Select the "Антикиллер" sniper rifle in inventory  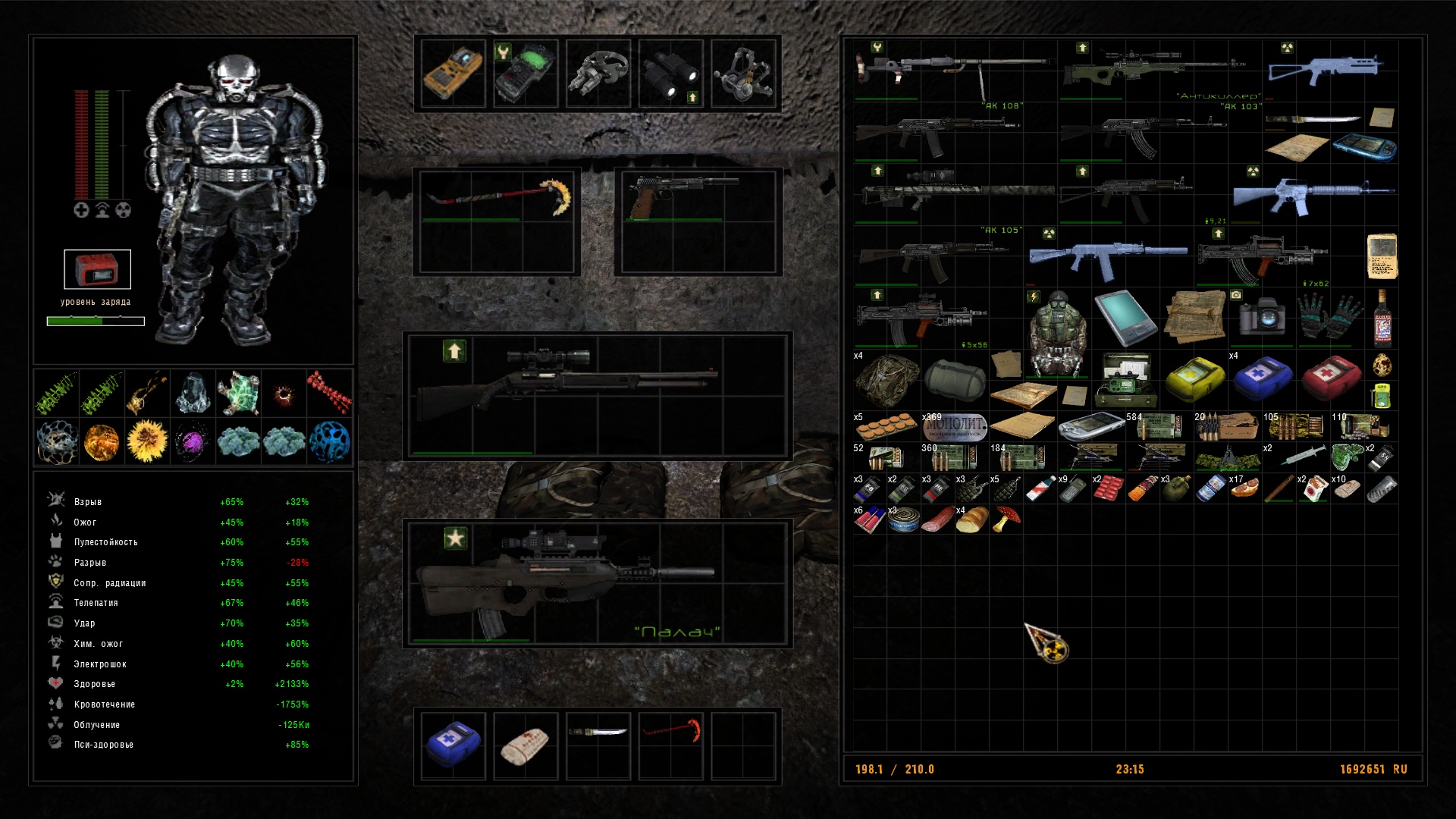[1153, 70]
